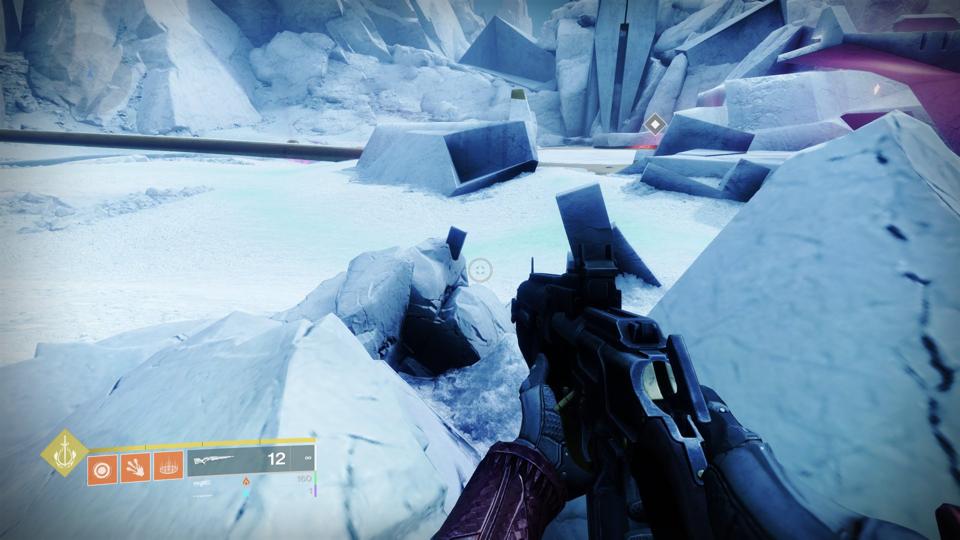Trigger the melee burst ability icon
The image size is (960, 540).
(x=135, y=468)
